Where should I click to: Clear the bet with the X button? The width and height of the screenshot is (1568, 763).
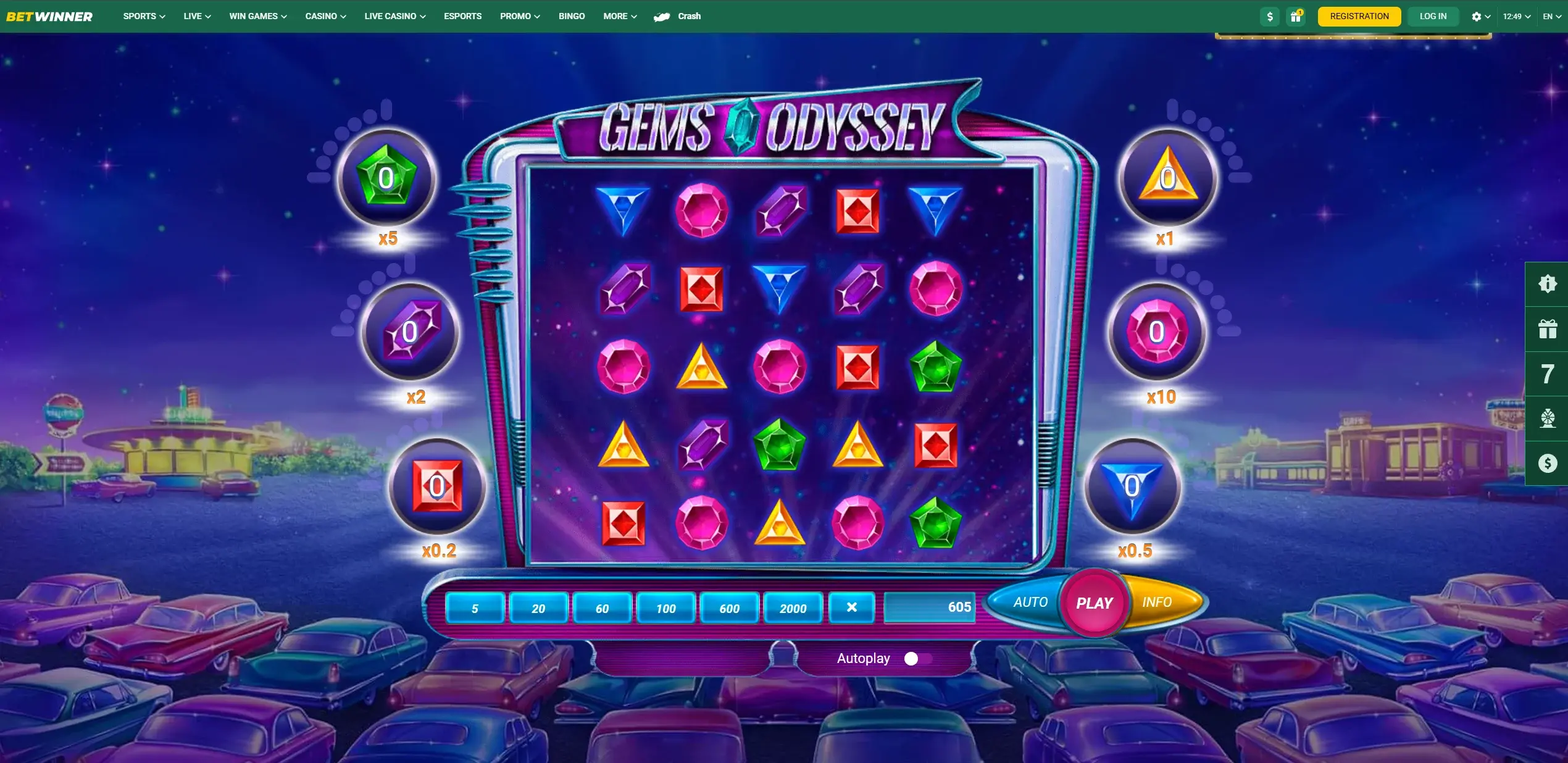[x=851, y=607]
